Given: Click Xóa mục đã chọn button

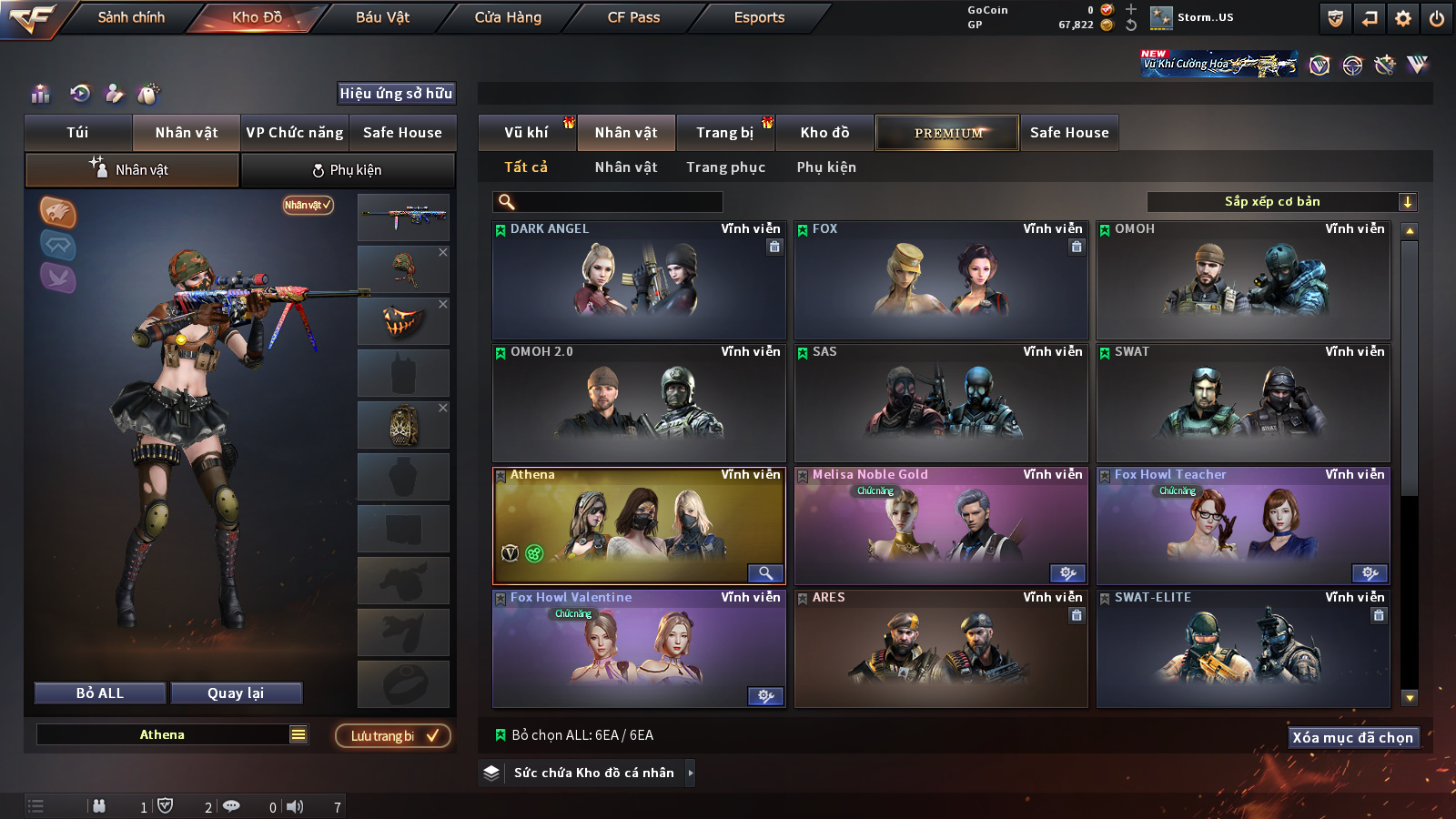Looking at the screenshot, I should point(1352,737).
